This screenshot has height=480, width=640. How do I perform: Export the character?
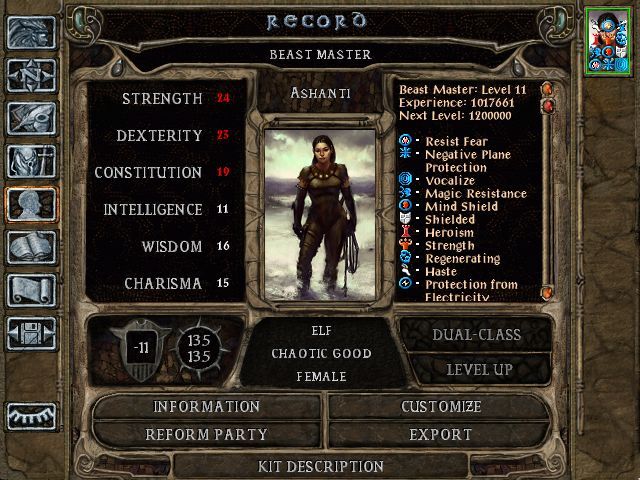441,435
